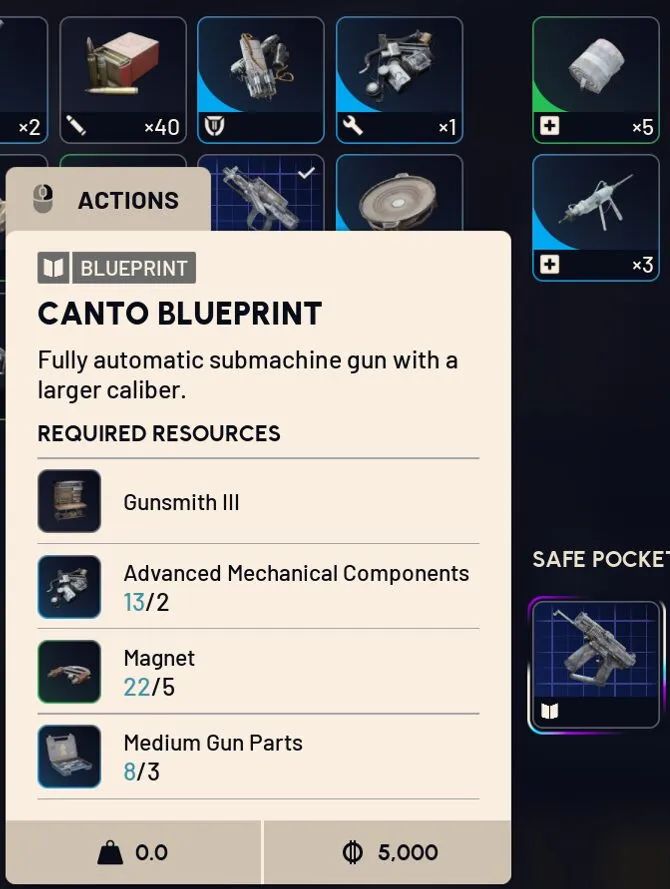Click the Magnet resource row
Viewport: 670px width, 889px height.
tap(257, 672)
